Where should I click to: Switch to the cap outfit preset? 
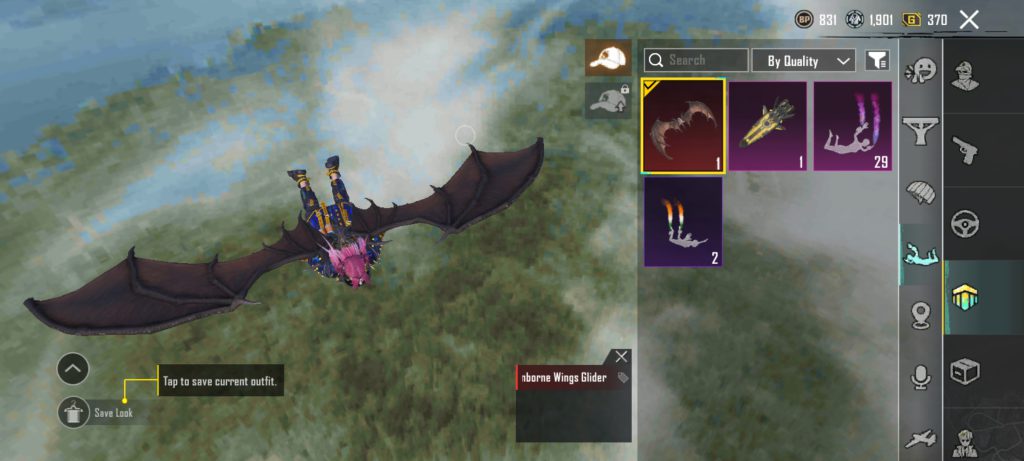[x=607, y=59]
